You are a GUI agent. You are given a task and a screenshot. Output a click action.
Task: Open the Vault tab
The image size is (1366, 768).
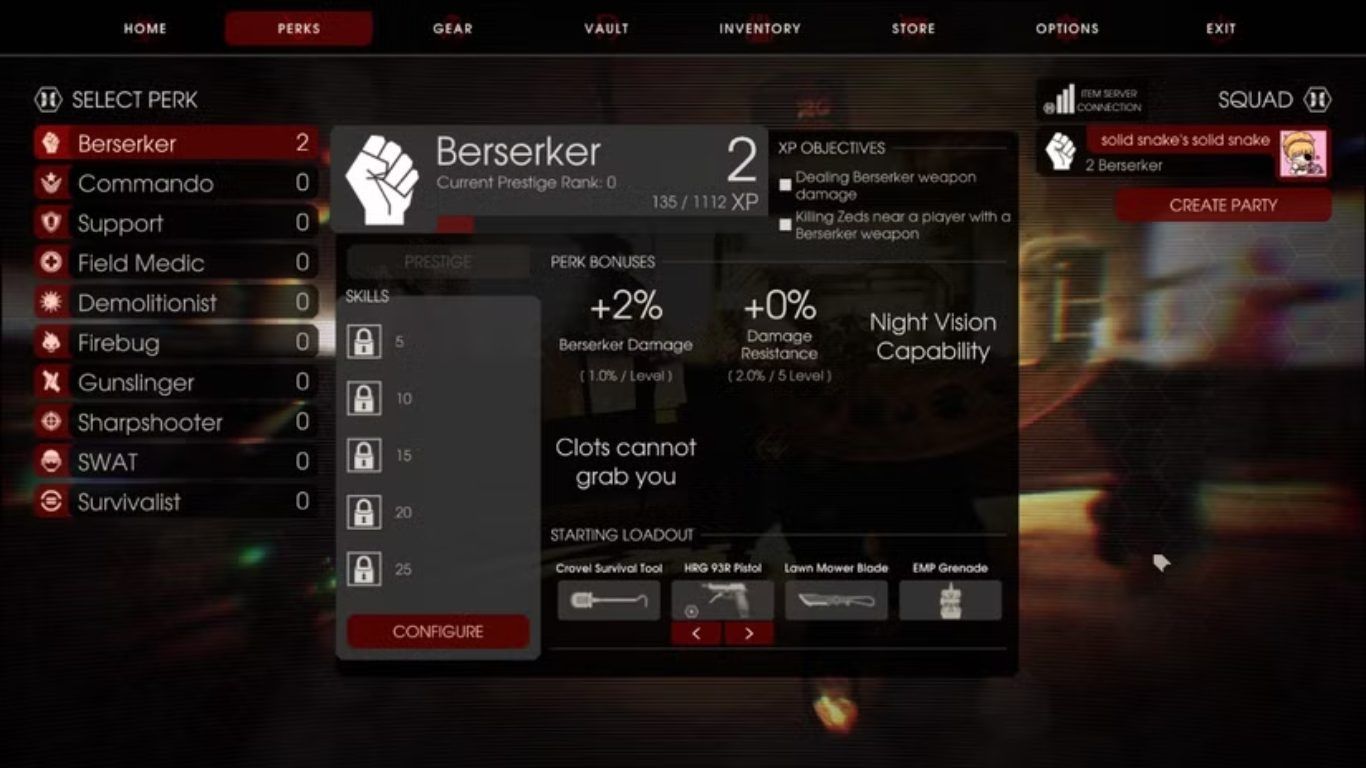click(x=606, y=29)
